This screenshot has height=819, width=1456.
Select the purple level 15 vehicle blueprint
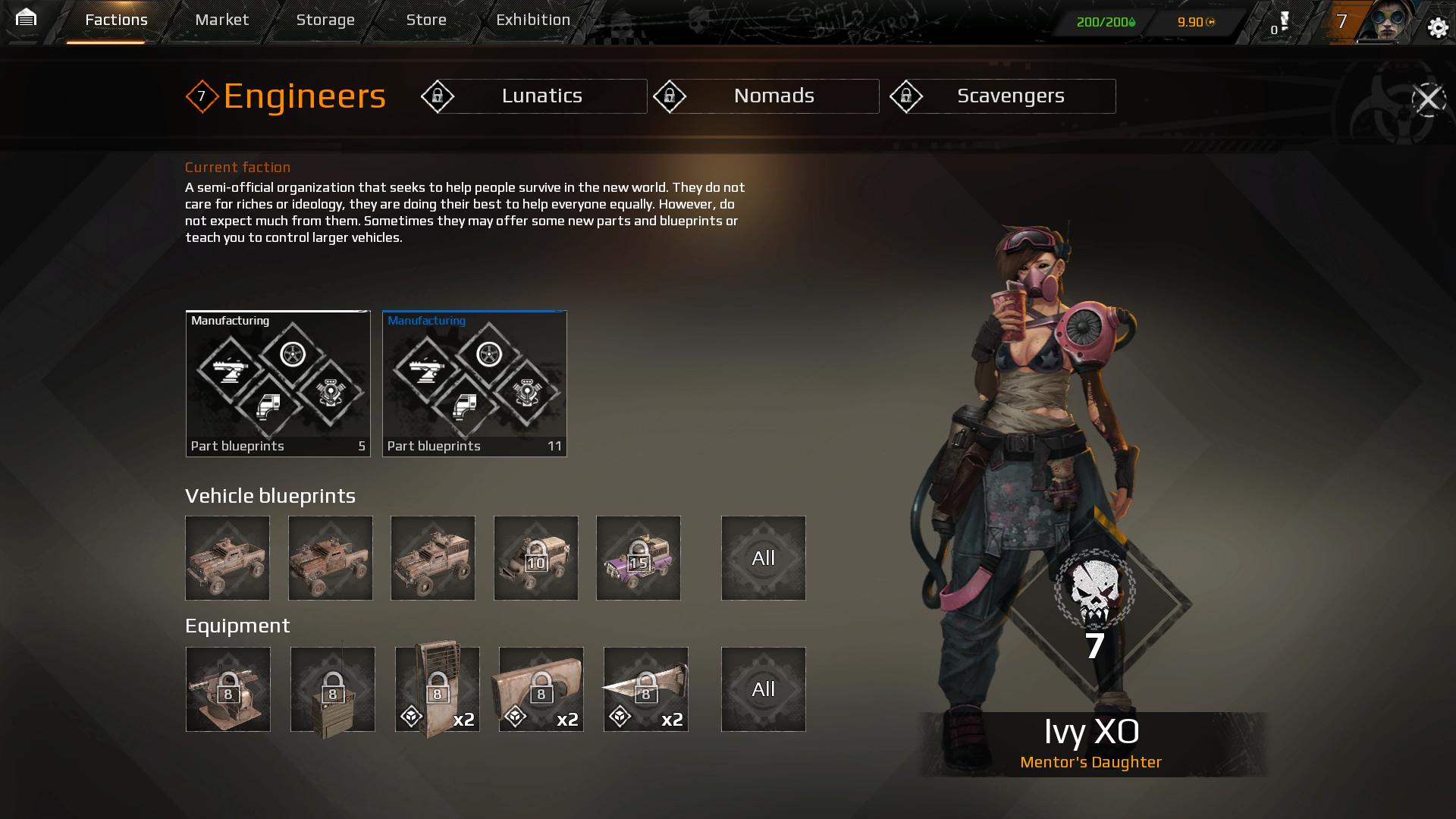pos(639,558)
